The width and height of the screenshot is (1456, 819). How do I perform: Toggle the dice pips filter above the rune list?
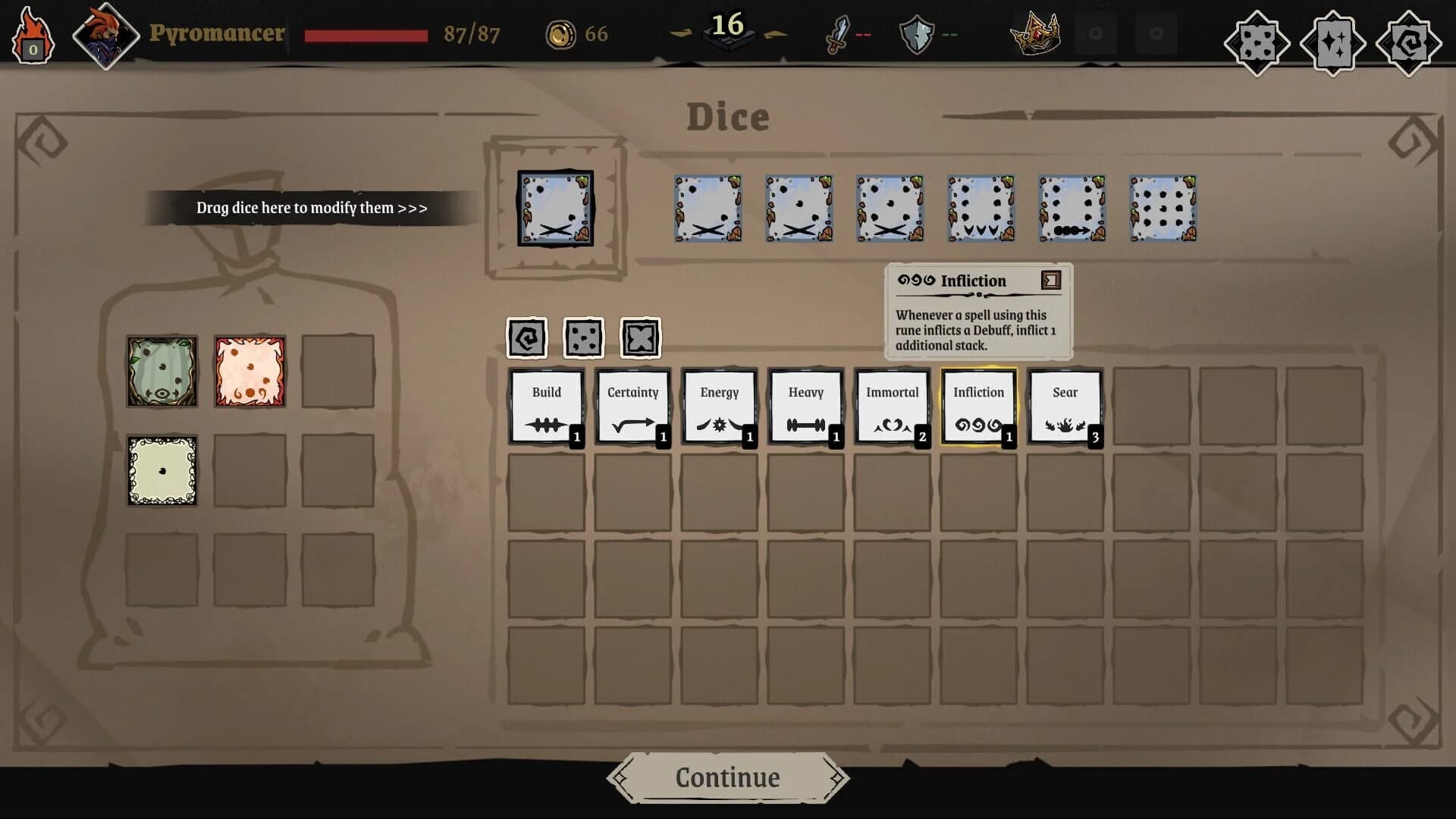[x=584, y=337]
